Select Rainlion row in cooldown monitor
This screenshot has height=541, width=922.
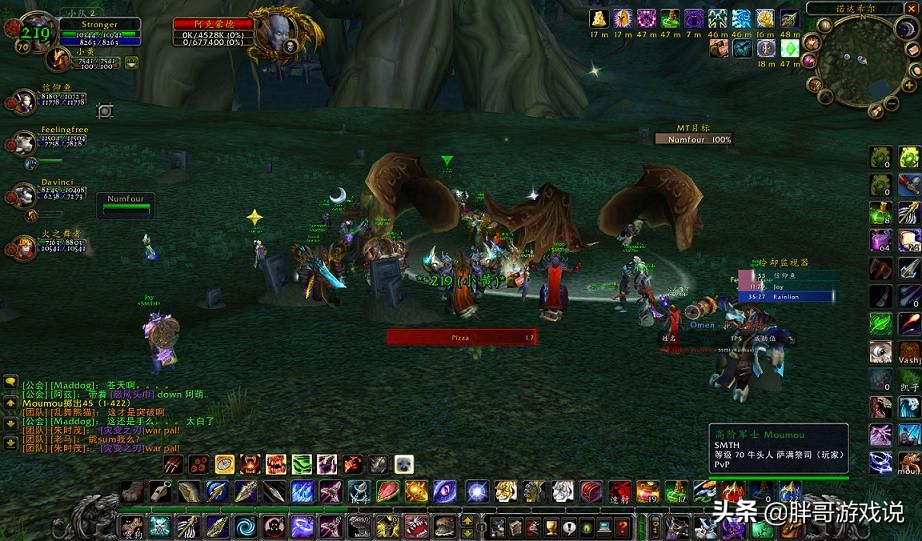(789, 296)
